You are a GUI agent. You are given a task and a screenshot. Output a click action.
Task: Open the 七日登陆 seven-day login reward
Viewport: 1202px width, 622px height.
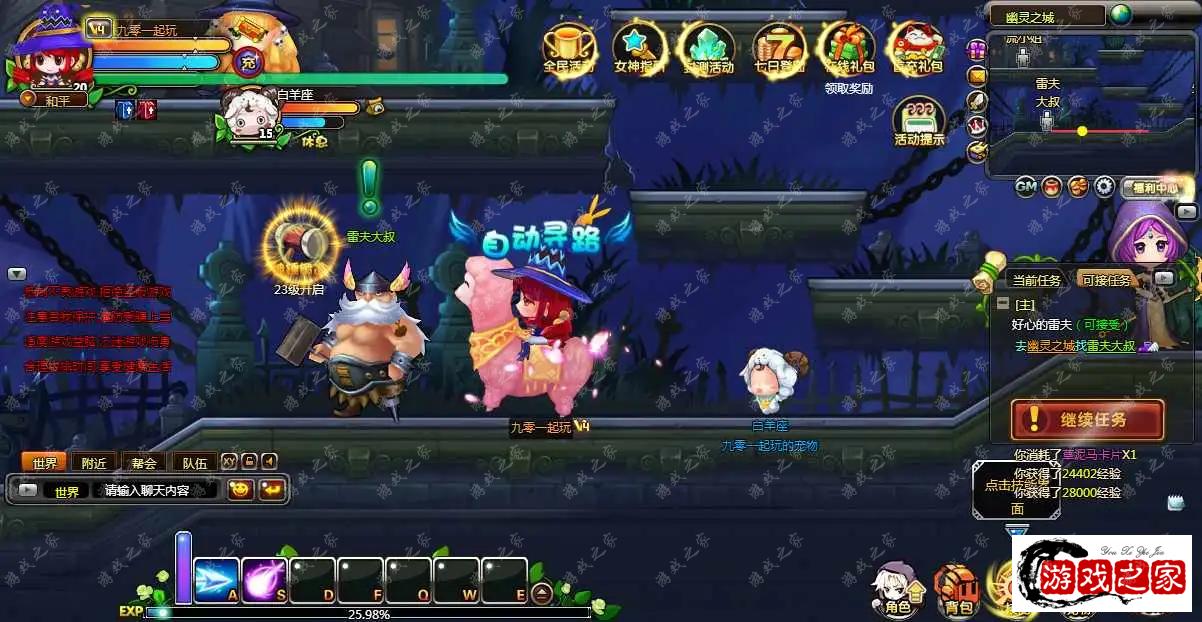[x=779, y=49]
